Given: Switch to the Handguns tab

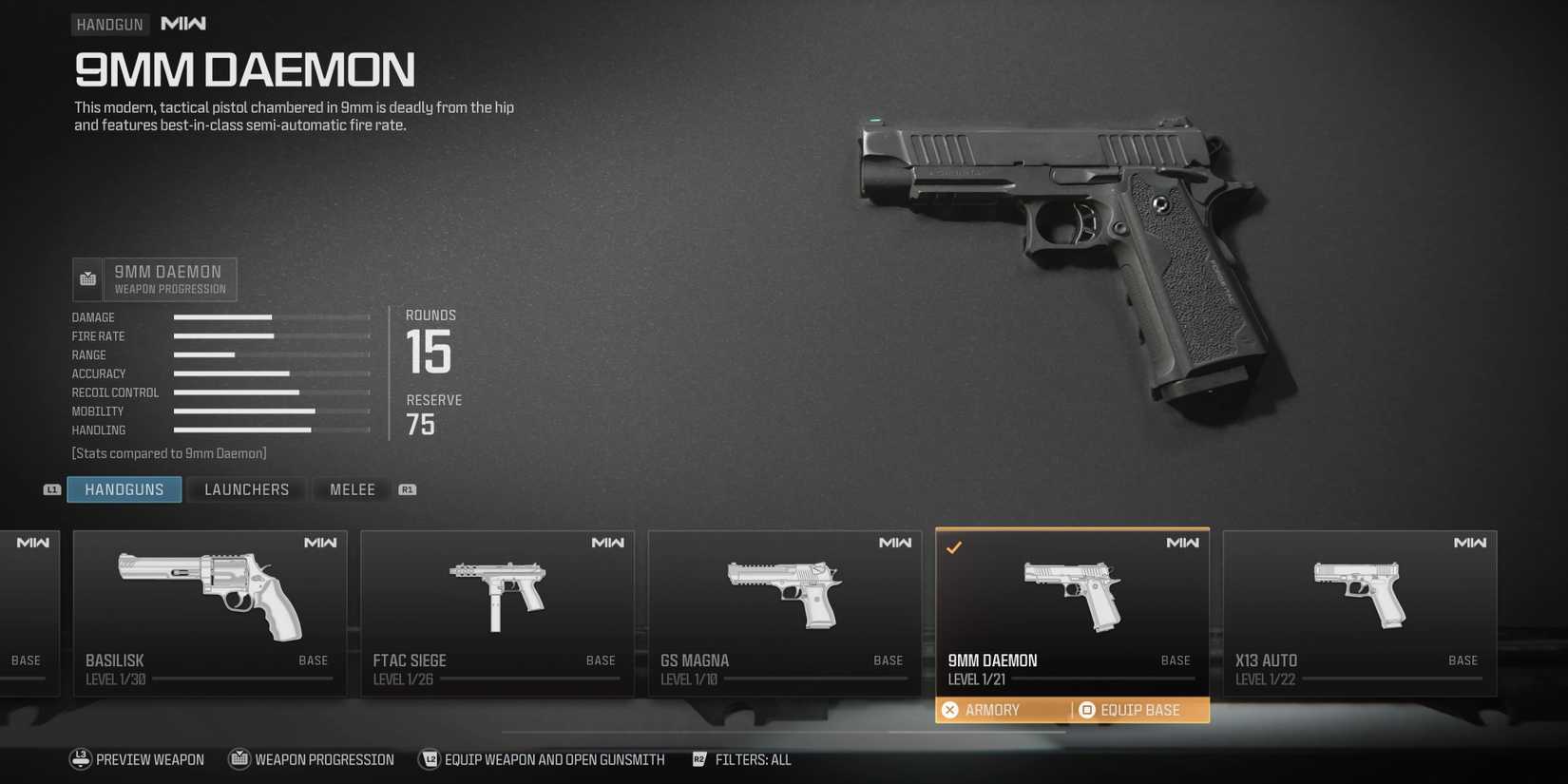Looking at the screenshot, I should 124,489.
